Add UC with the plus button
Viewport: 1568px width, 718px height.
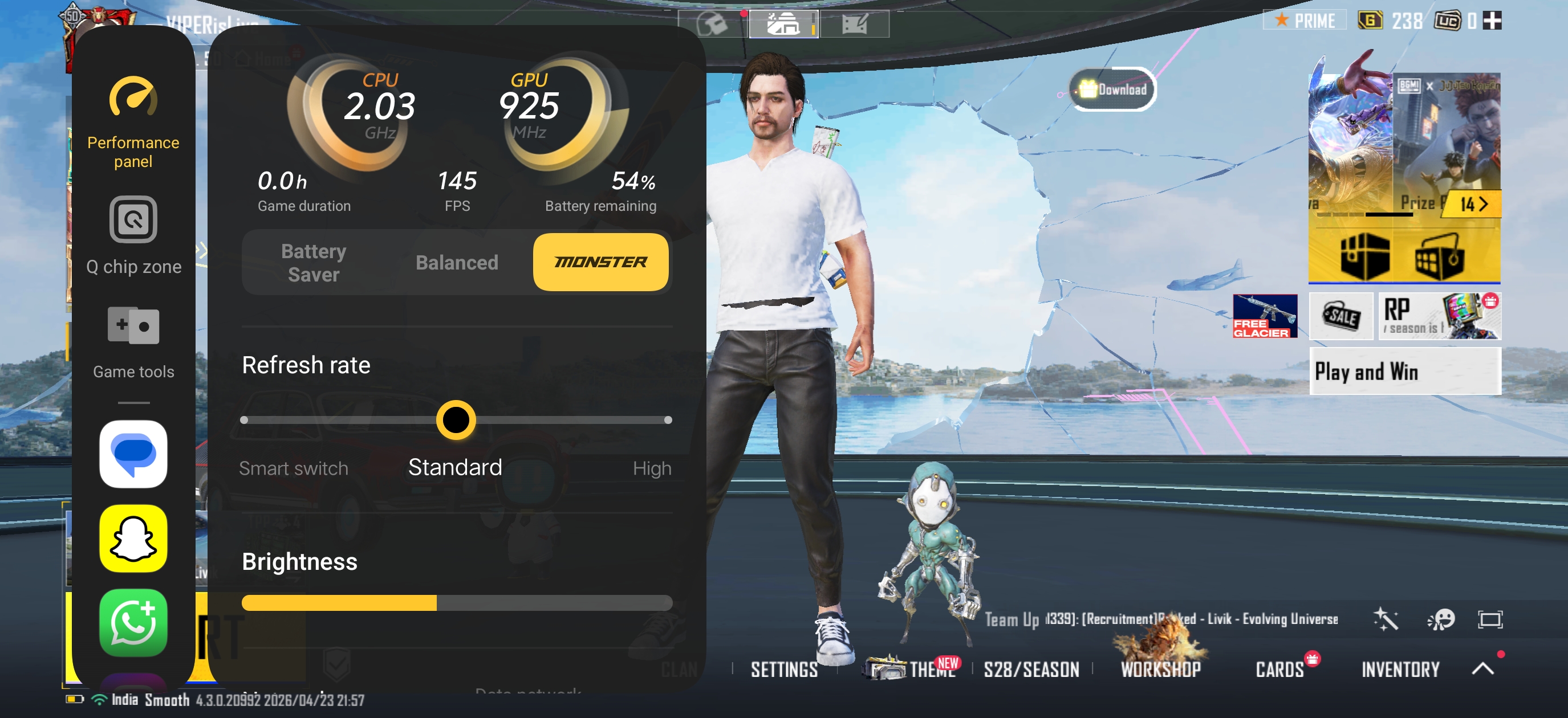coord(1492,21)
